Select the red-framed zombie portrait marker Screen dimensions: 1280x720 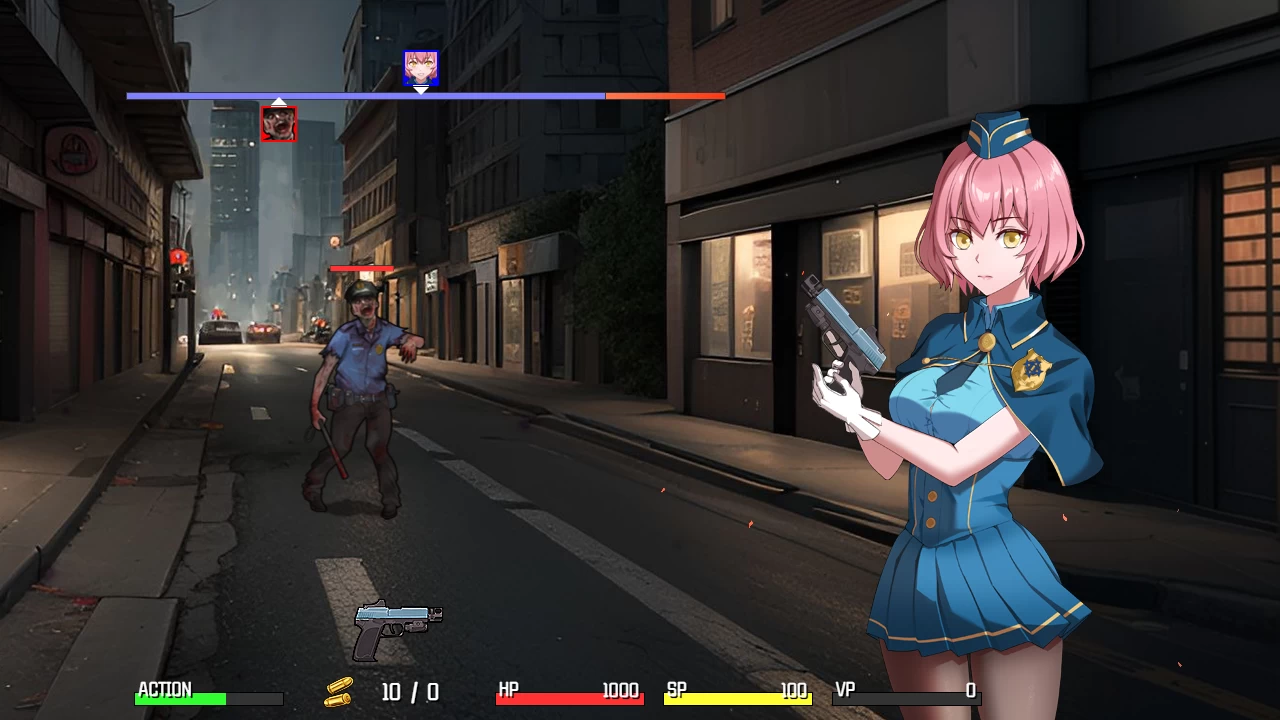[278, 123]
